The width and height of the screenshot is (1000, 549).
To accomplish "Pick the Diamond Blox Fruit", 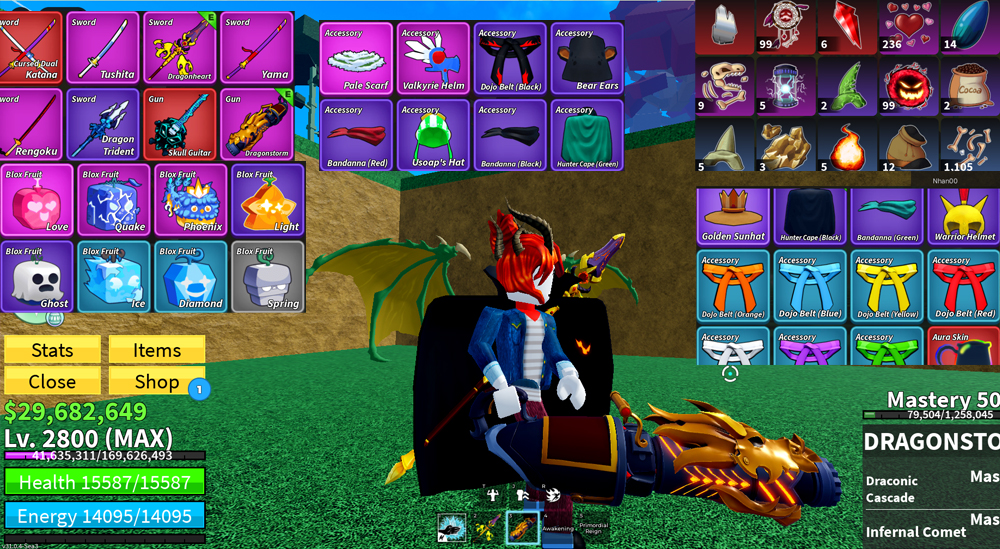I will [x=190, y=276].
